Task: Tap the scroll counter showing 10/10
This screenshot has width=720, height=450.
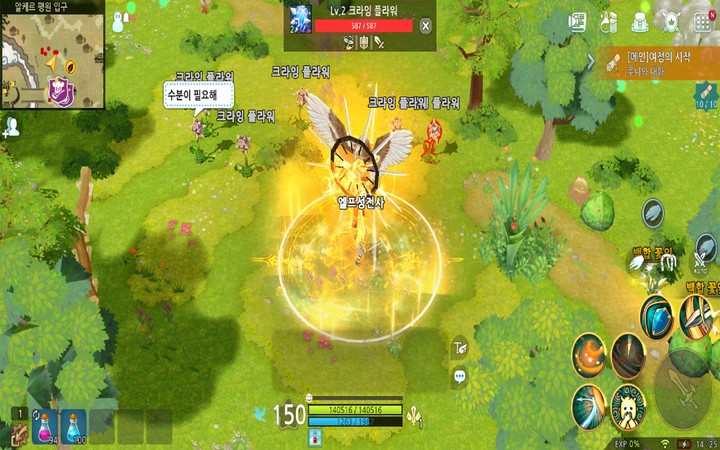Action: coord(706,97)
